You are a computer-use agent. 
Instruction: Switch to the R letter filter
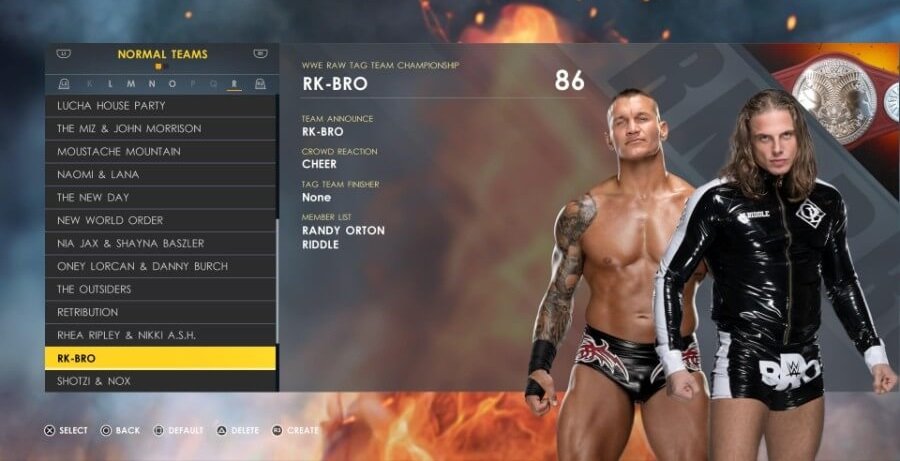[234, 84]
